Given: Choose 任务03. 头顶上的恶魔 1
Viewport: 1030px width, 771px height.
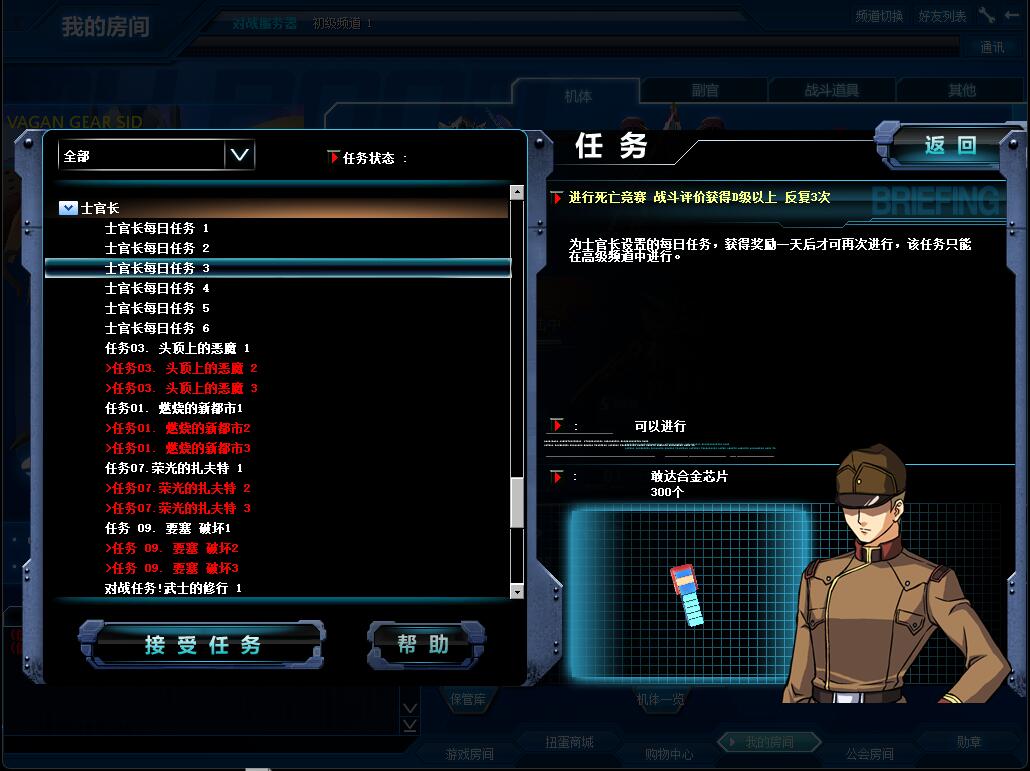Looking at the screenshot, I should click(177, 348).
